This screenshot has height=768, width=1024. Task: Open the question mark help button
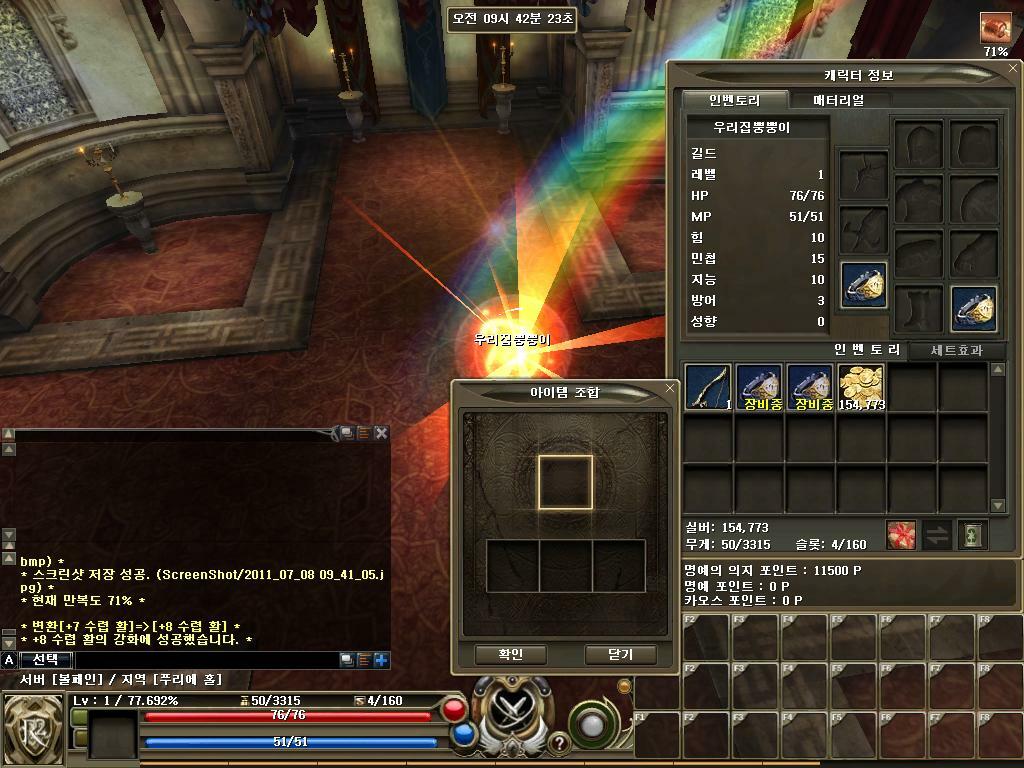pyautogui.click(x=558, y=743)
